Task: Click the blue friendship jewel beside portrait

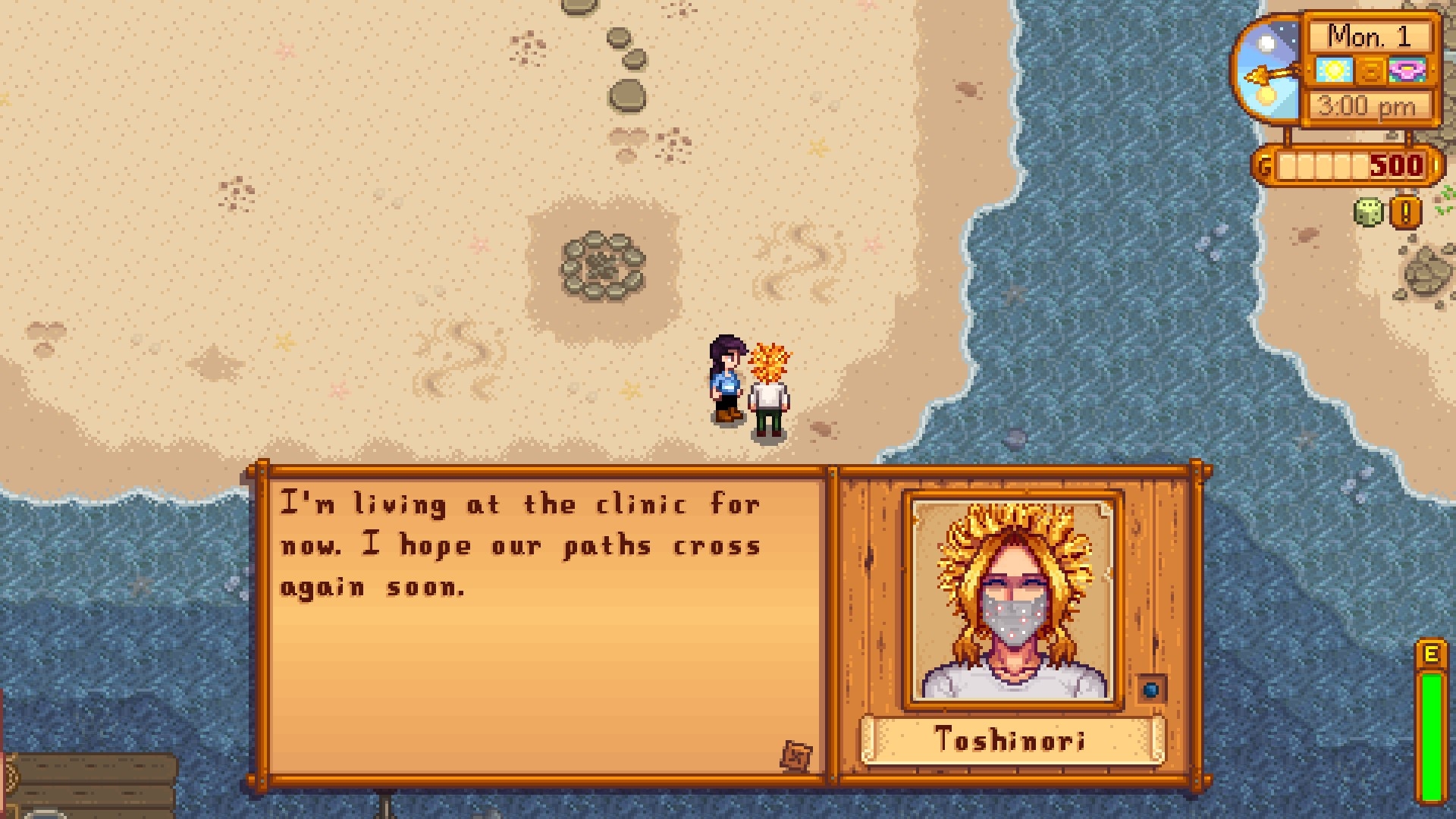Action: [x=1152, y=689]
